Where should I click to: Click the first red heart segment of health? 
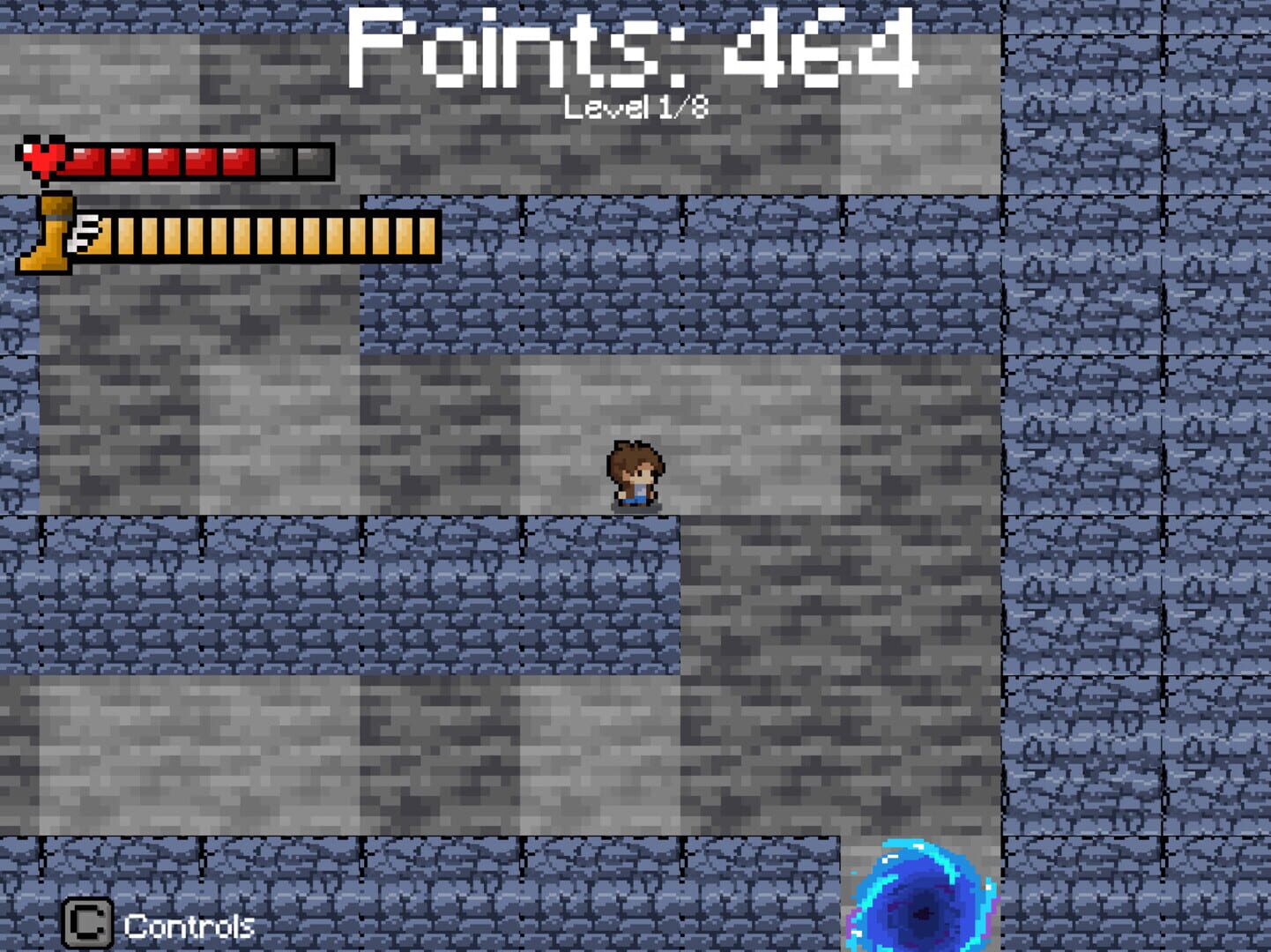coord(85,161)
